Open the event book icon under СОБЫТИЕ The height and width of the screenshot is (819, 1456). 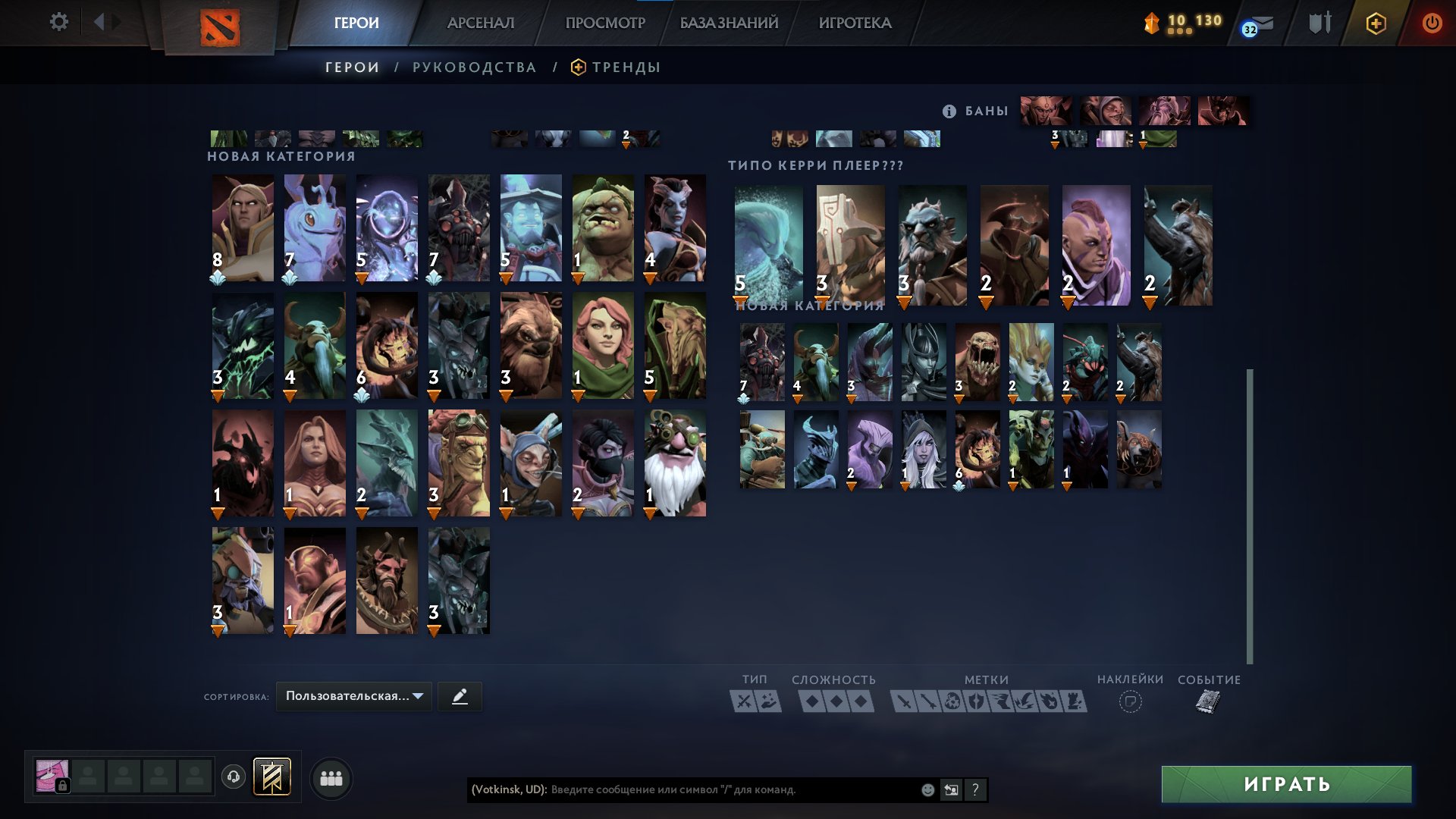1207,701
